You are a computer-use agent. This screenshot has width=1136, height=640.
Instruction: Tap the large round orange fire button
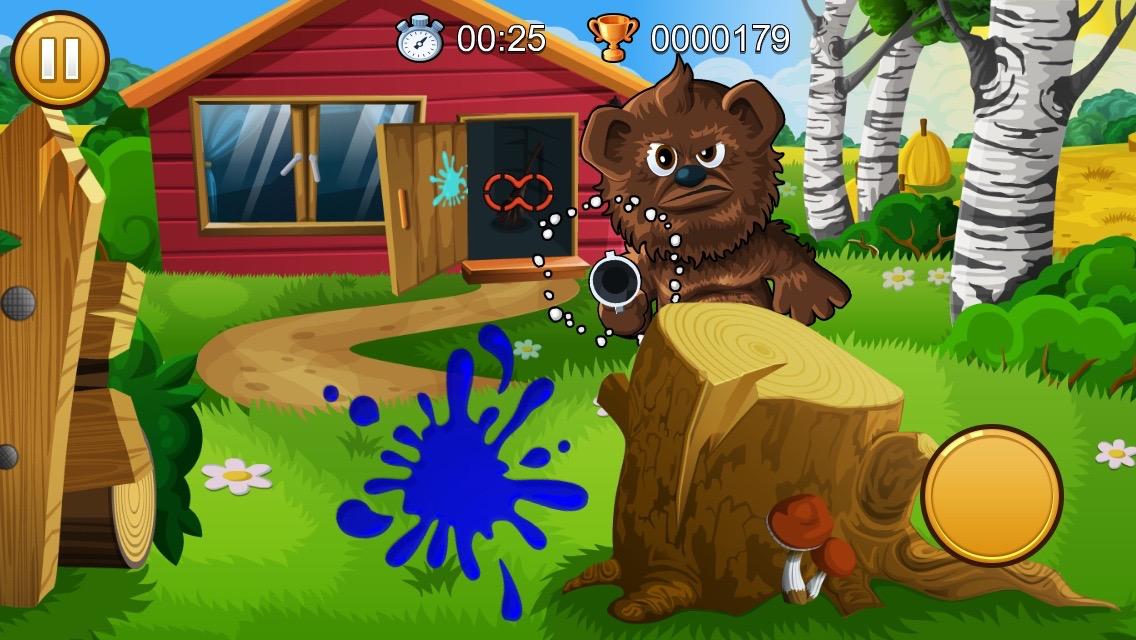pyautogui.click(x=991, y=495)
